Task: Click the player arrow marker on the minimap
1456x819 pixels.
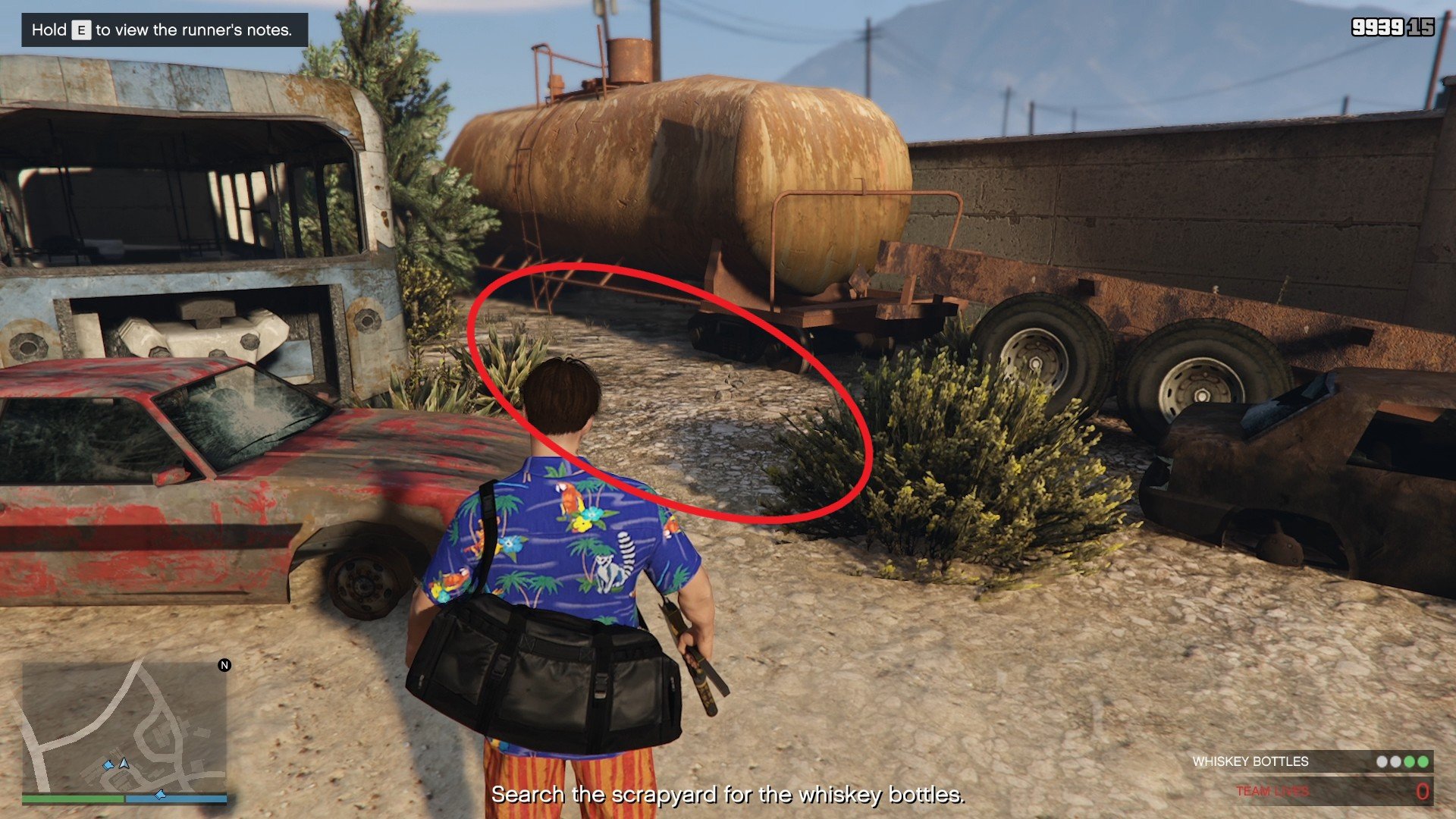Action: (124, 764)
